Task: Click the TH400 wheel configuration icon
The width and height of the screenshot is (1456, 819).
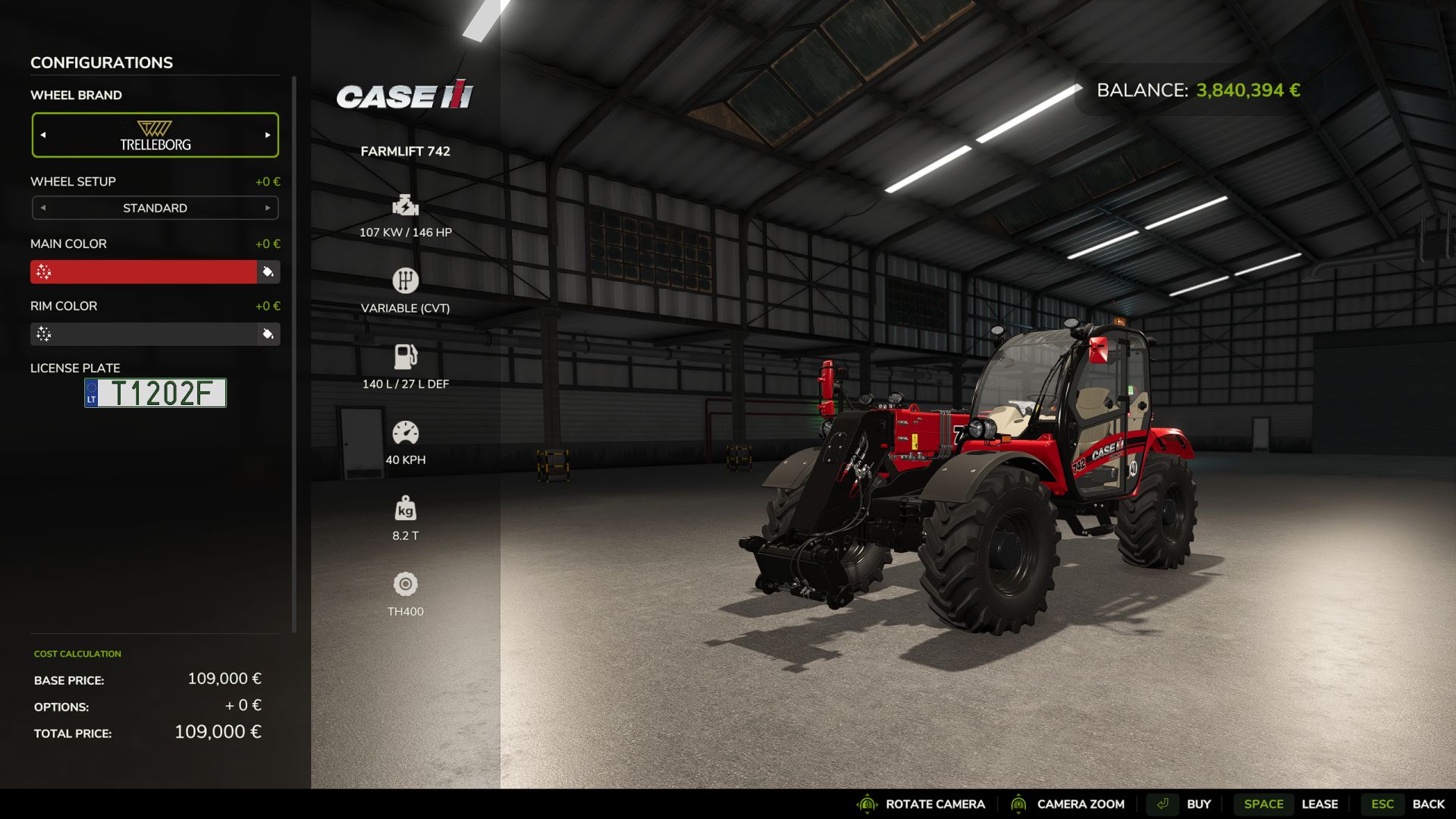Action: (x=406, y=585)
